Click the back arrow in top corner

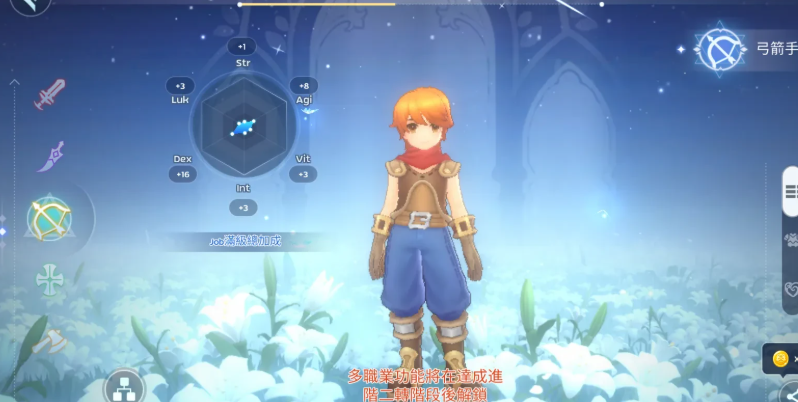(x=30, y=5)
